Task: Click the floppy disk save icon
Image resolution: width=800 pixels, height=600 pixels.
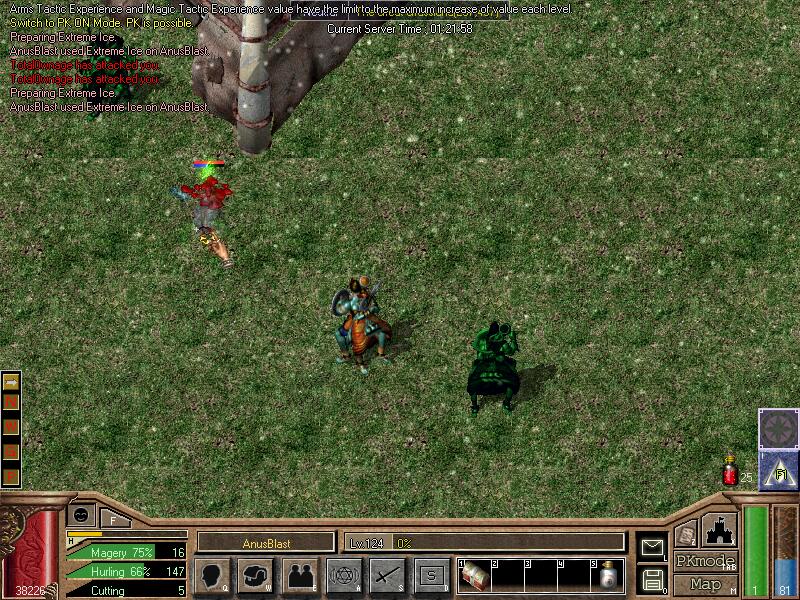Action: 652,578
